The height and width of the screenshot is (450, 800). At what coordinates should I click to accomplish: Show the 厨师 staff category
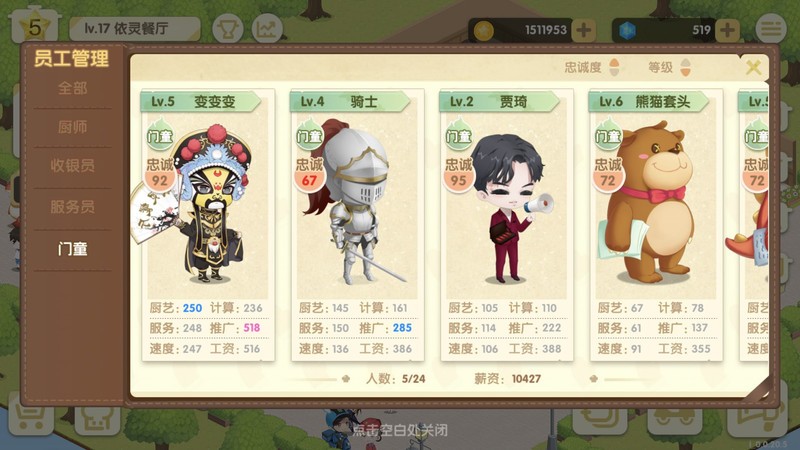click(x=72, y=127)
